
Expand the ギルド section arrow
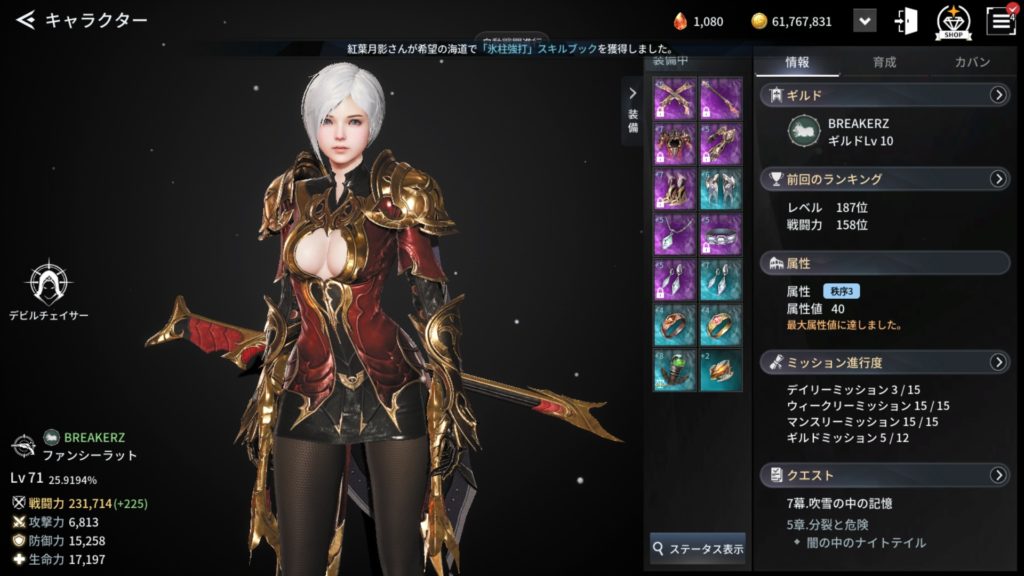coord(997,95)
